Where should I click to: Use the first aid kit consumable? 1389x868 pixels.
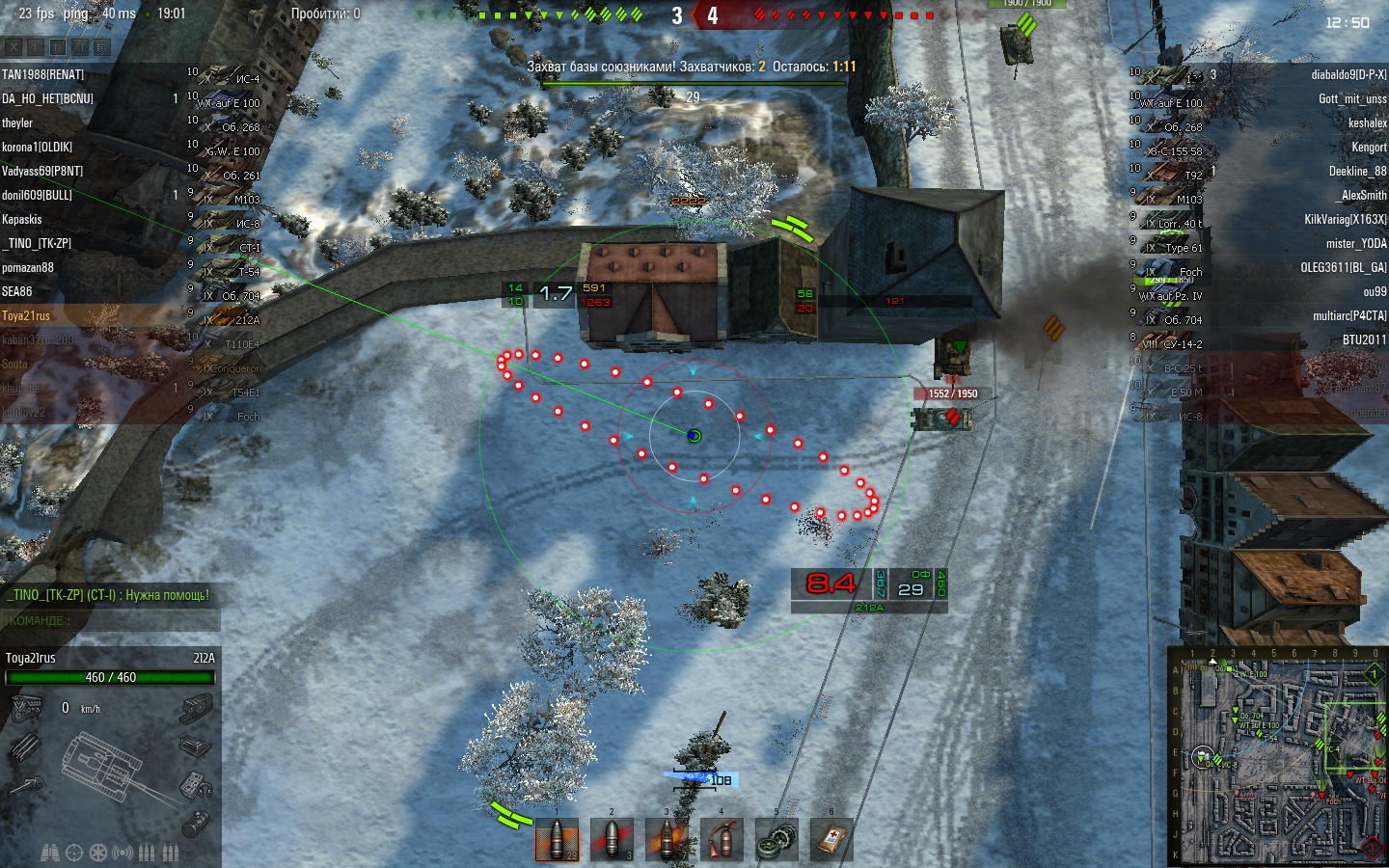(x=831, y=840)
